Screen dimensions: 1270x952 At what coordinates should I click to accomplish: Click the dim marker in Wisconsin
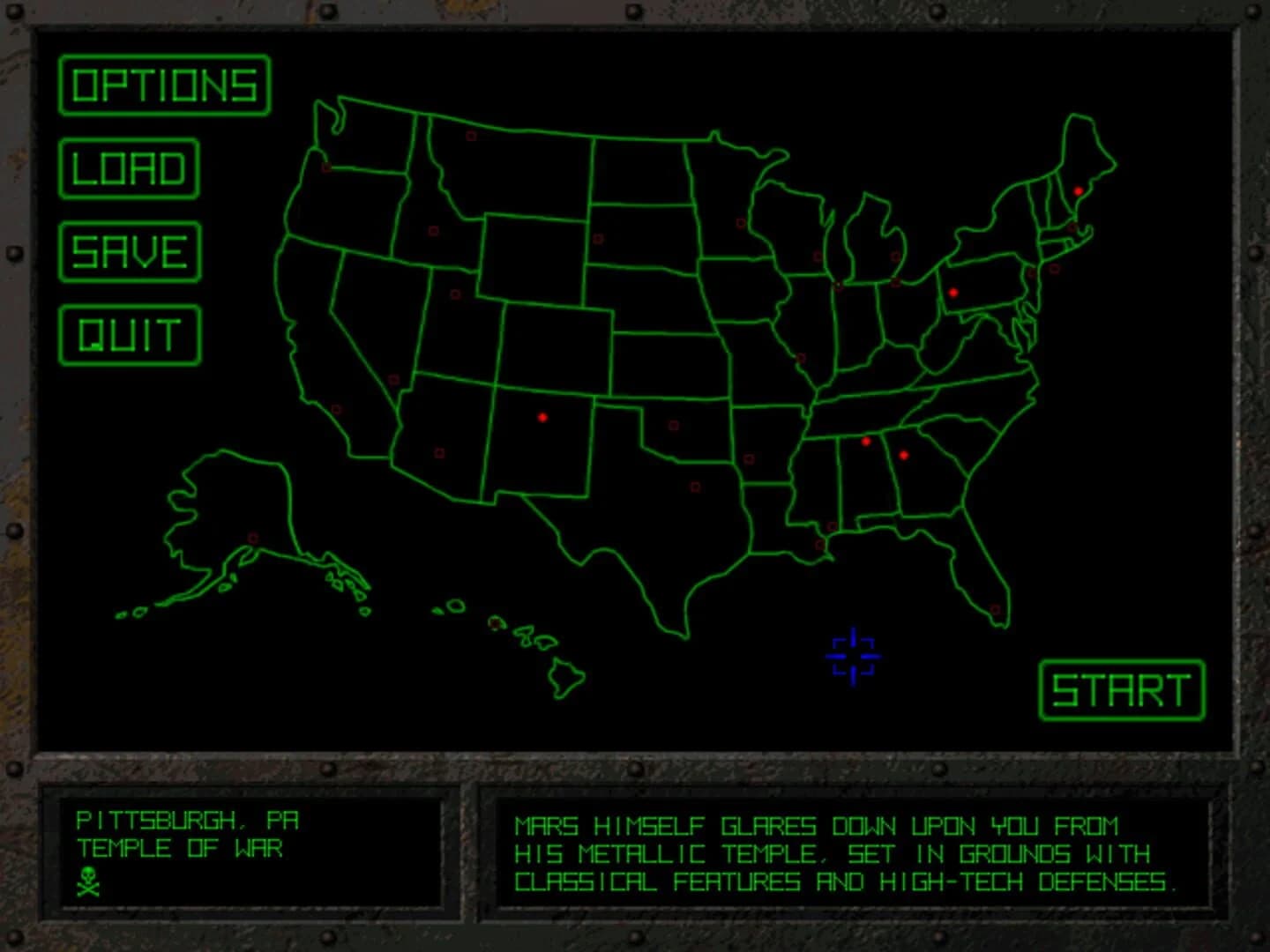pos(818,256)
